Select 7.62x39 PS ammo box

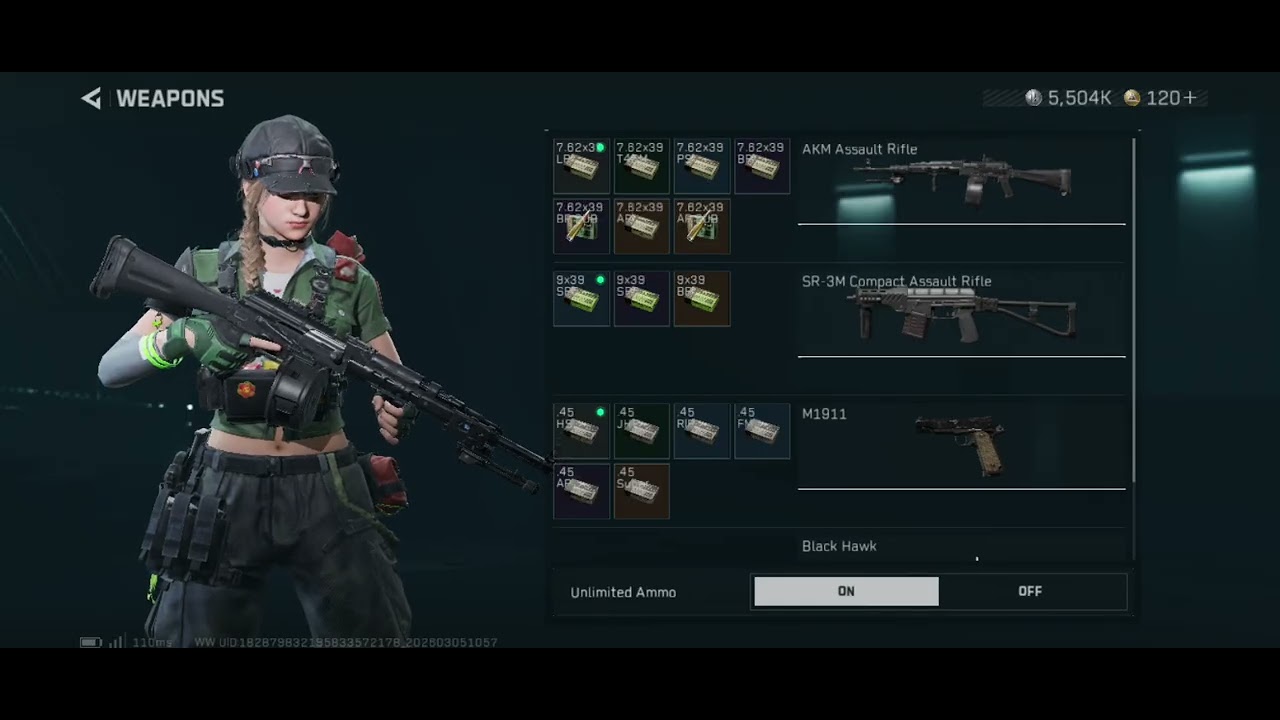701,166
